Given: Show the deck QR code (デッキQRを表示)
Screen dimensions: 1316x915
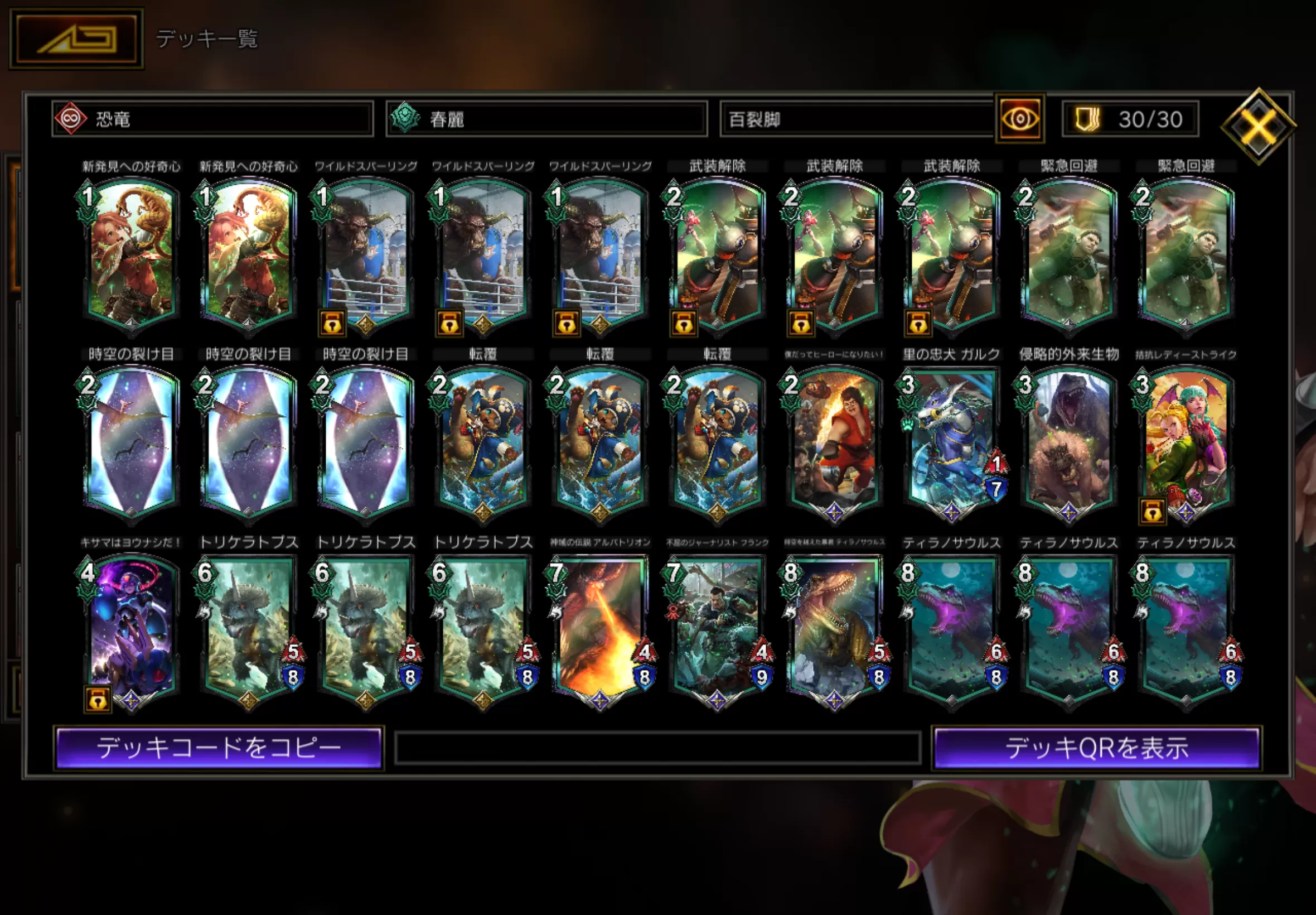Looking at the screenshot, I should (x=1096, y=748).
